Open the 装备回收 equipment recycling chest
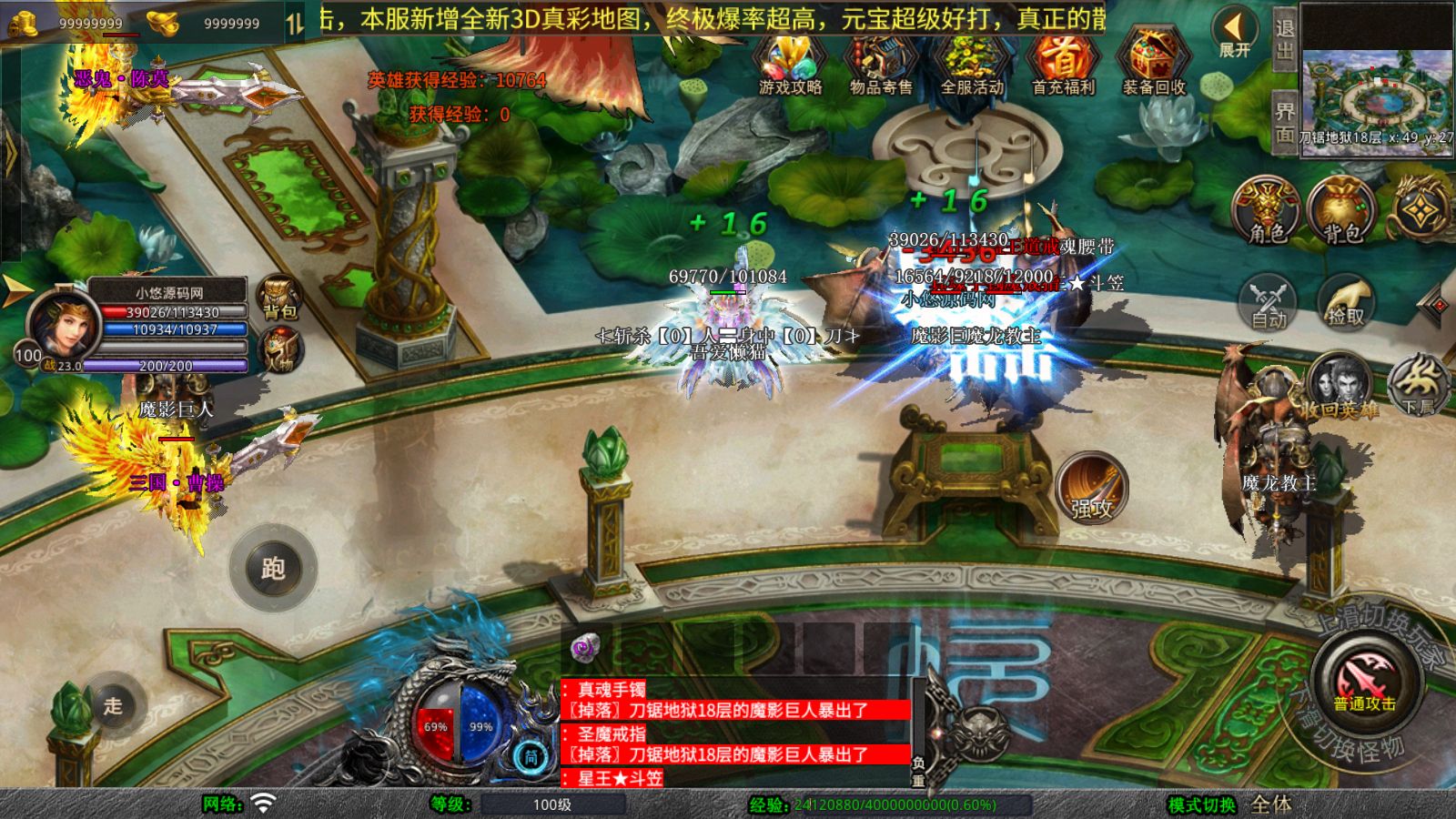The image size is (1456, 819). (1153, 64)
